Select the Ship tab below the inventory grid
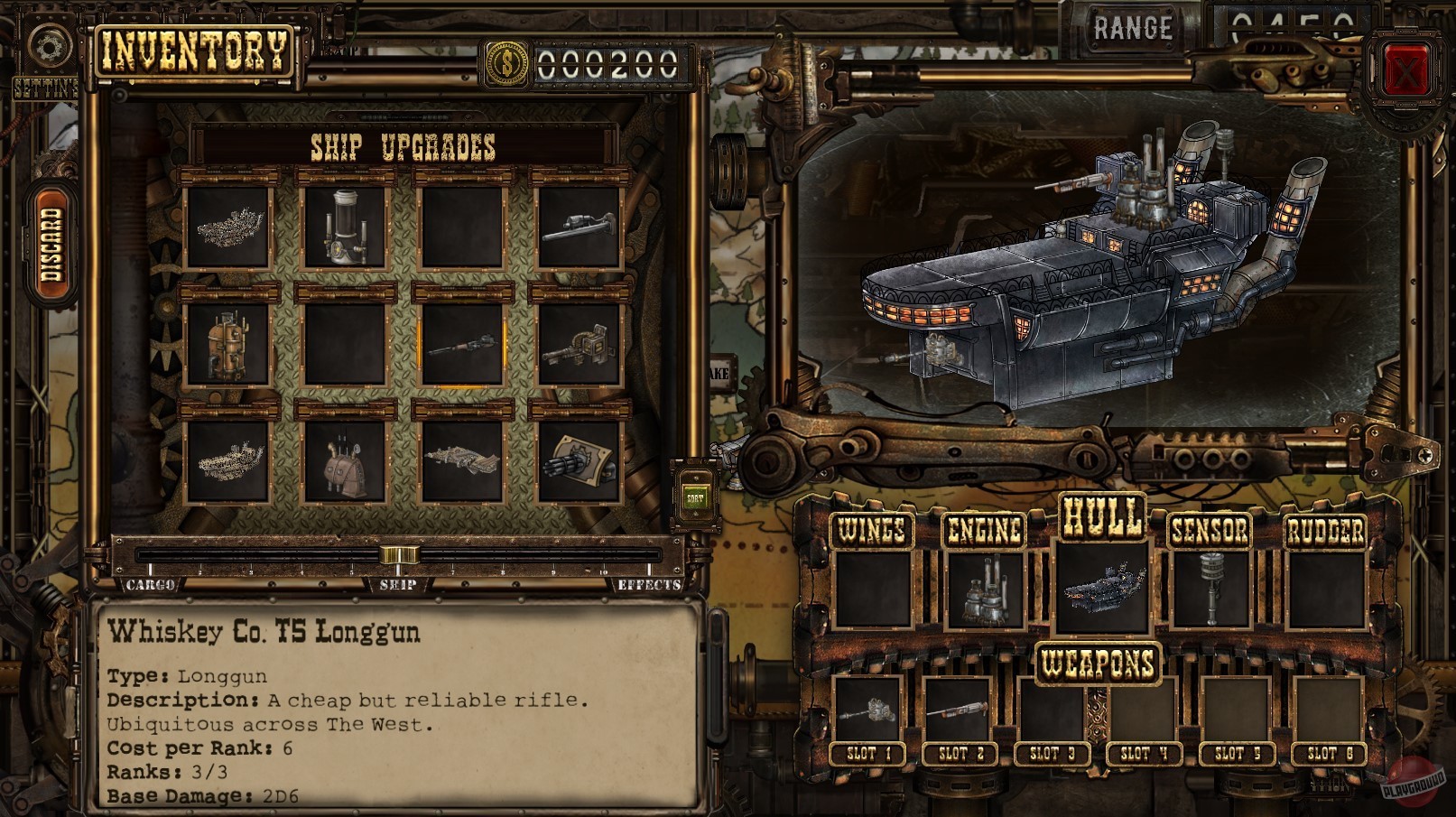 point(399,585)
